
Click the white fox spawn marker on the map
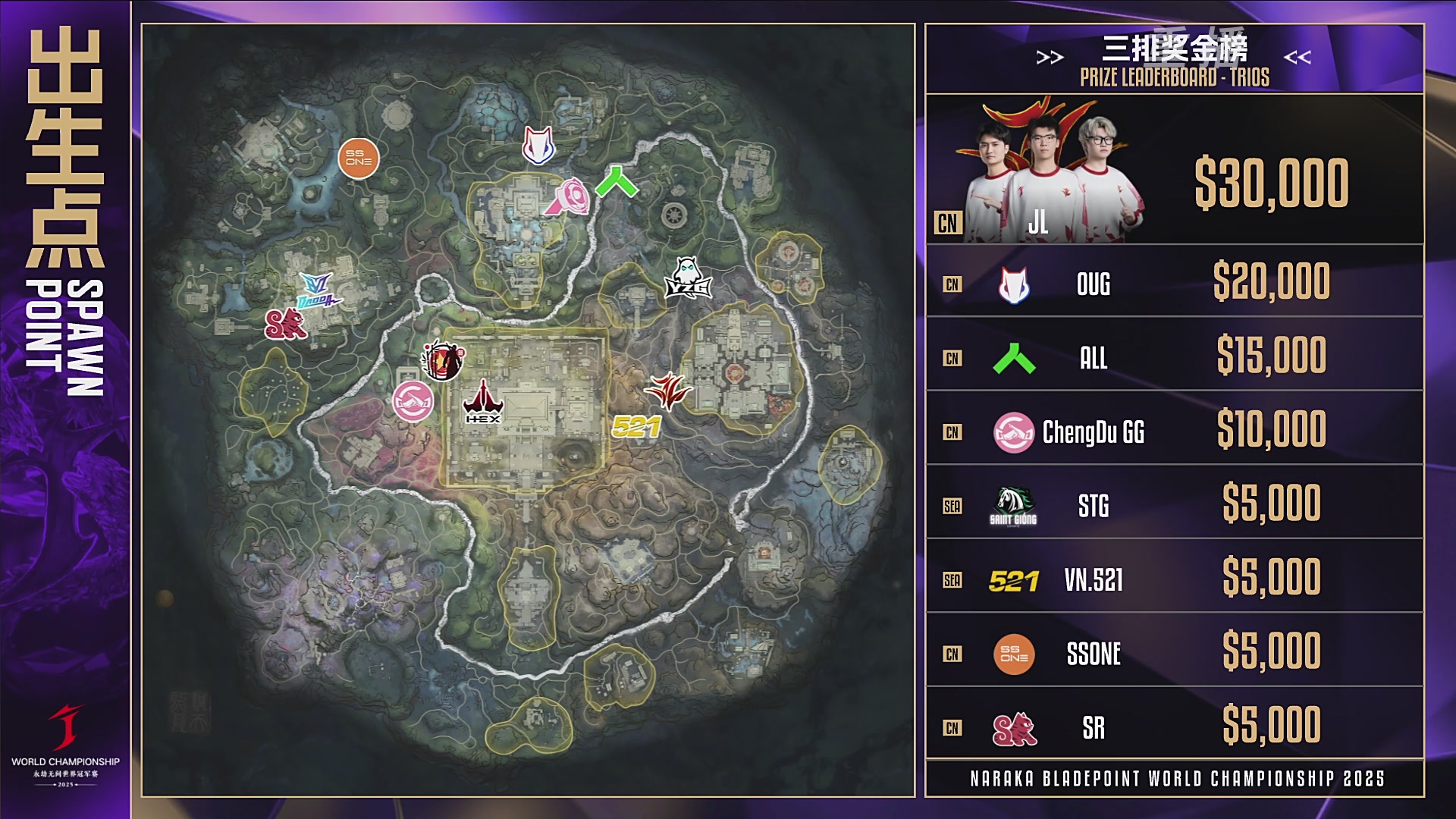(x=538, y=145)
